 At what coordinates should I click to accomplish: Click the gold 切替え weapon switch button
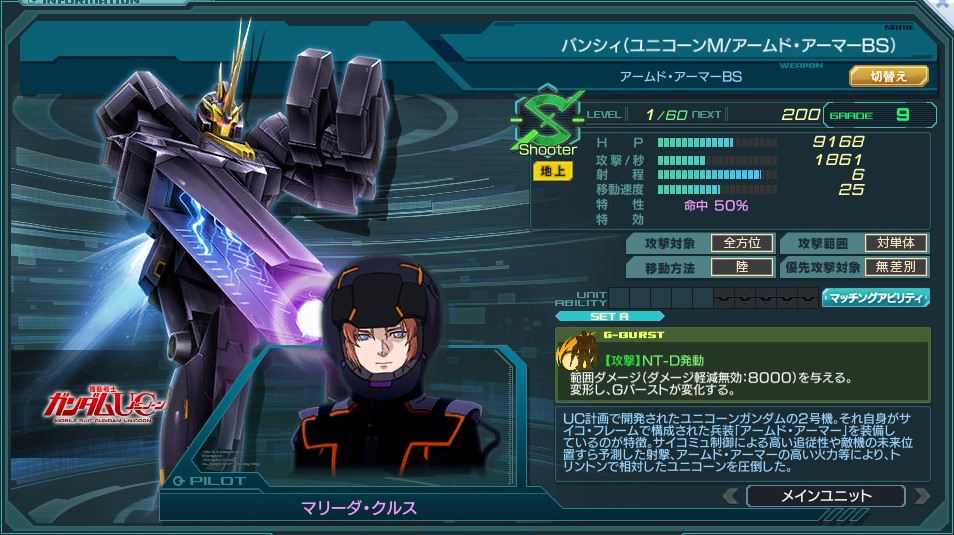click(x=889, y=76)
